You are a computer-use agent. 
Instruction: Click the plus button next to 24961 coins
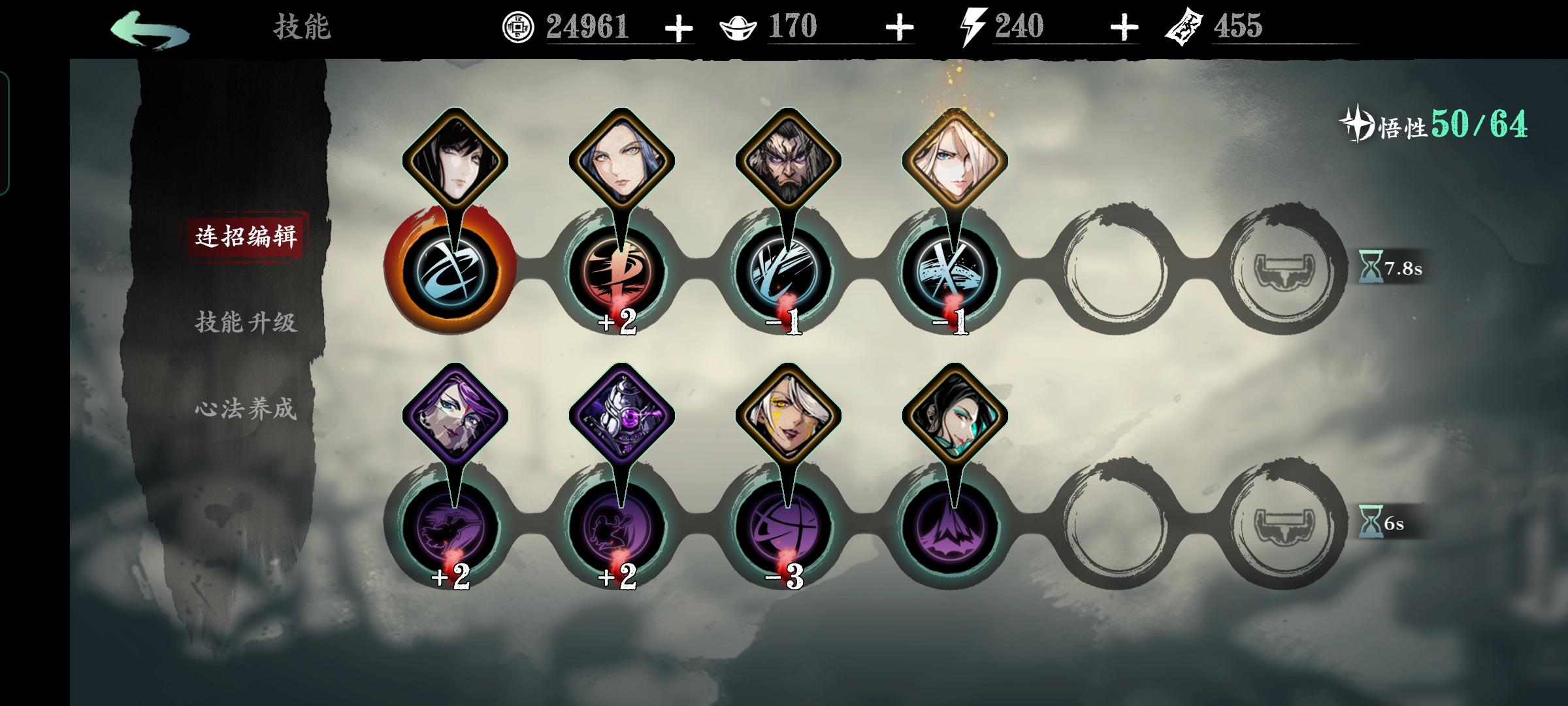(679, 27)
